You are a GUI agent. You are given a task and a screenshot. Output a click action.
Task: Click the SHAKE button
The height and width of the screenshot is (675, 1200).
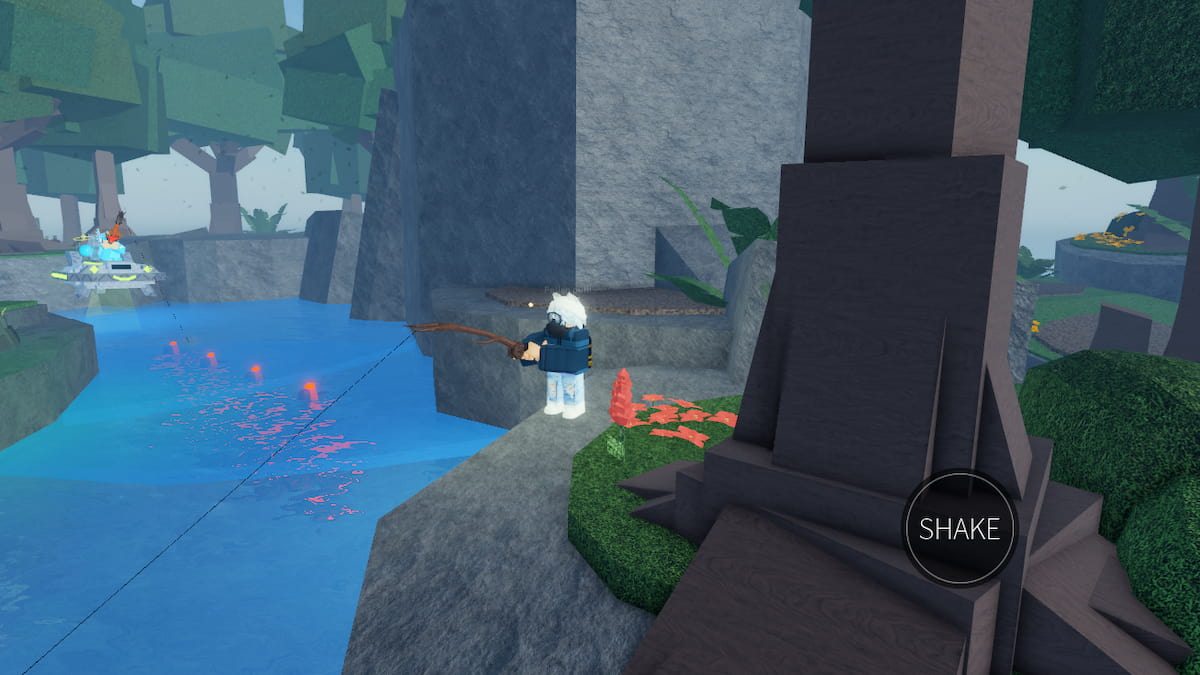[959, 528]
